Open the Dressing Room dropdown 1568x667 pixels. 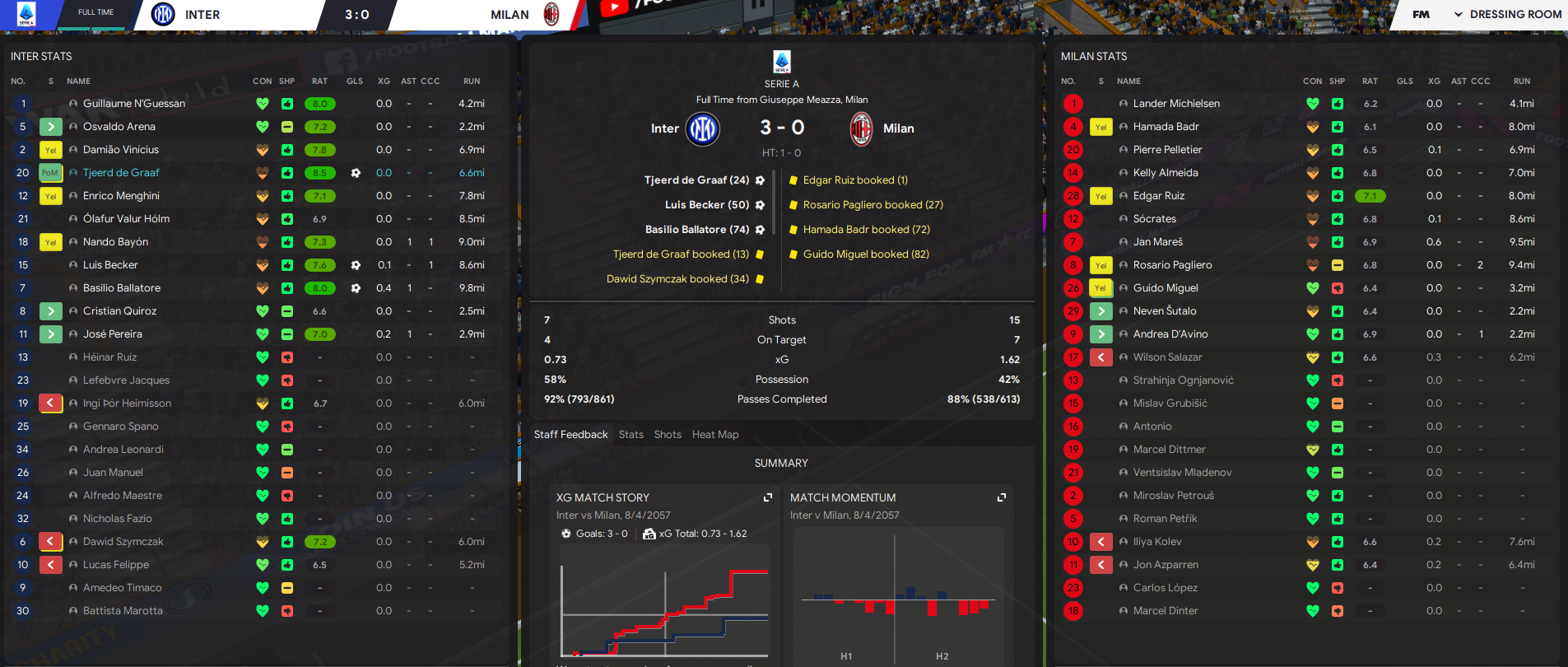1506,15
